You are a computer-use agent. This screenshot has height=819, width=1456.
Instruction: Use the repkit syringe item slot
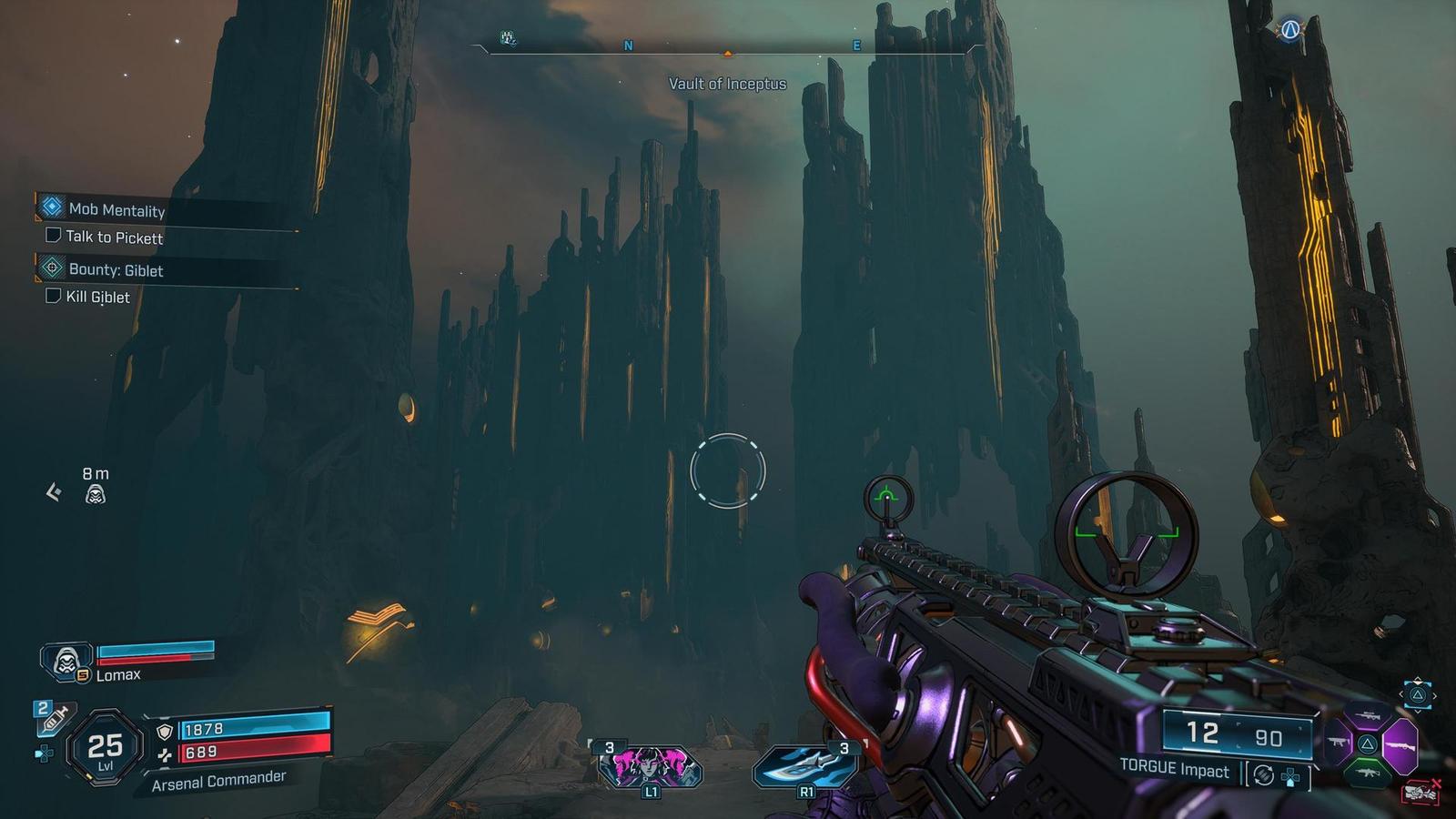tap(54, 719)
